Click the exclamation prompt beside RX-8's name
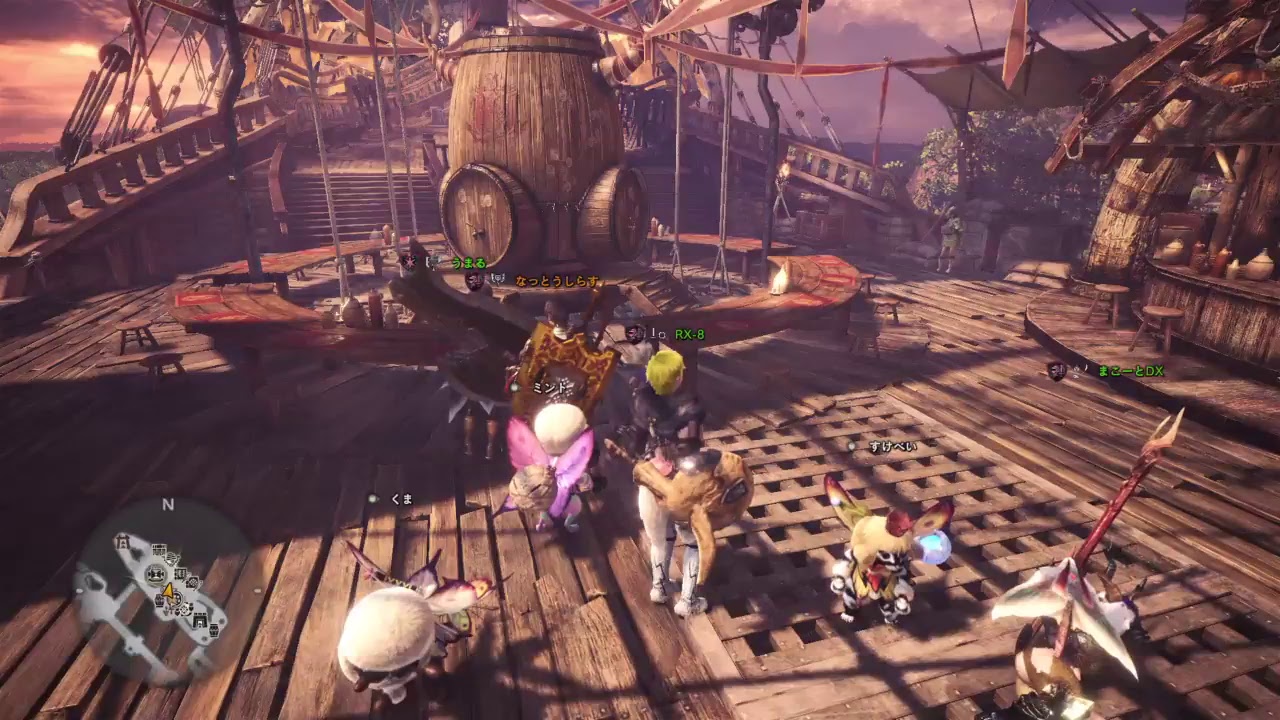Image resolution: width=1280 pixels, height=720 pixels. (x=653, y=333)
